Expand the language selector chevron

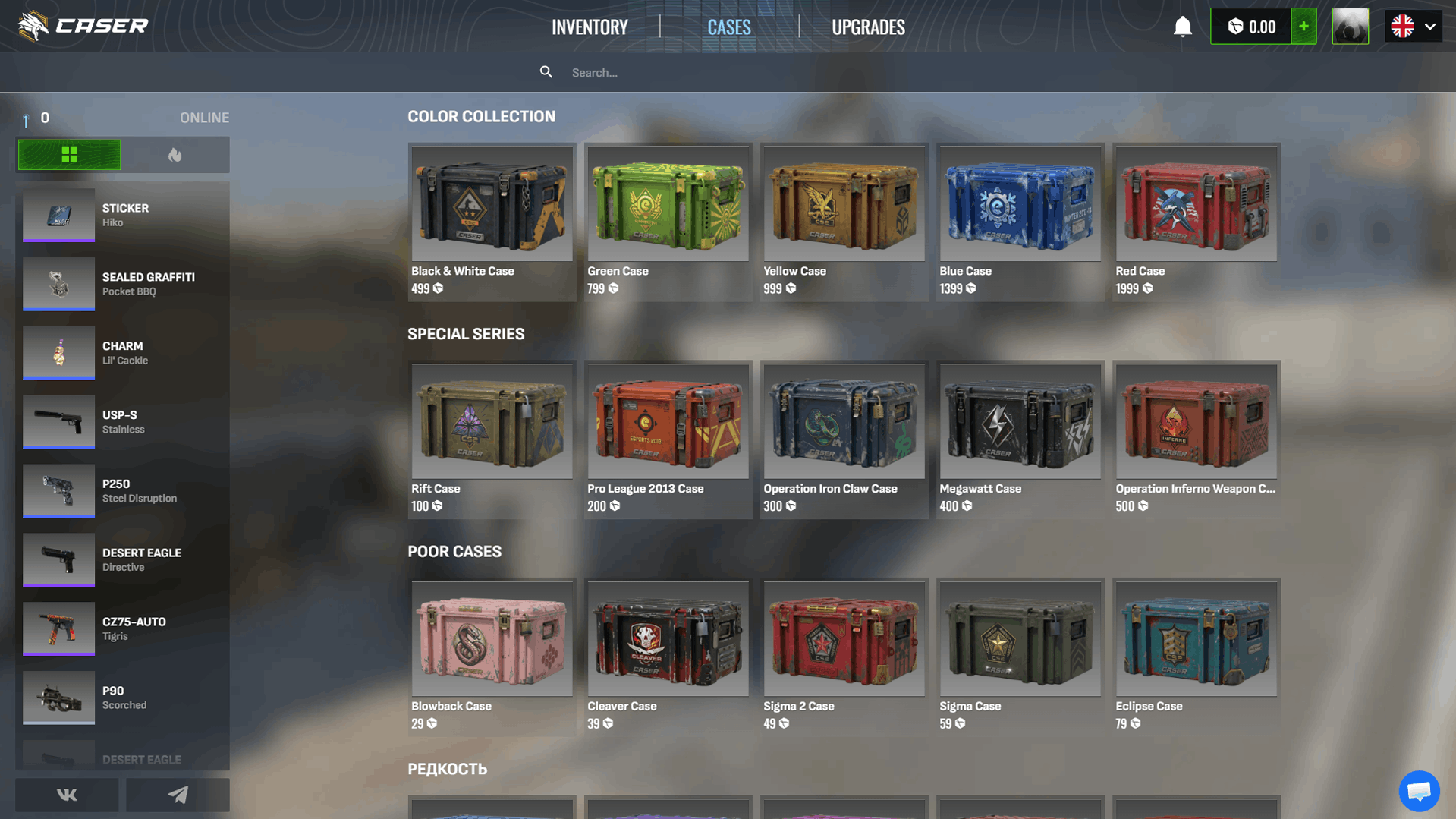coord(1431,26)
